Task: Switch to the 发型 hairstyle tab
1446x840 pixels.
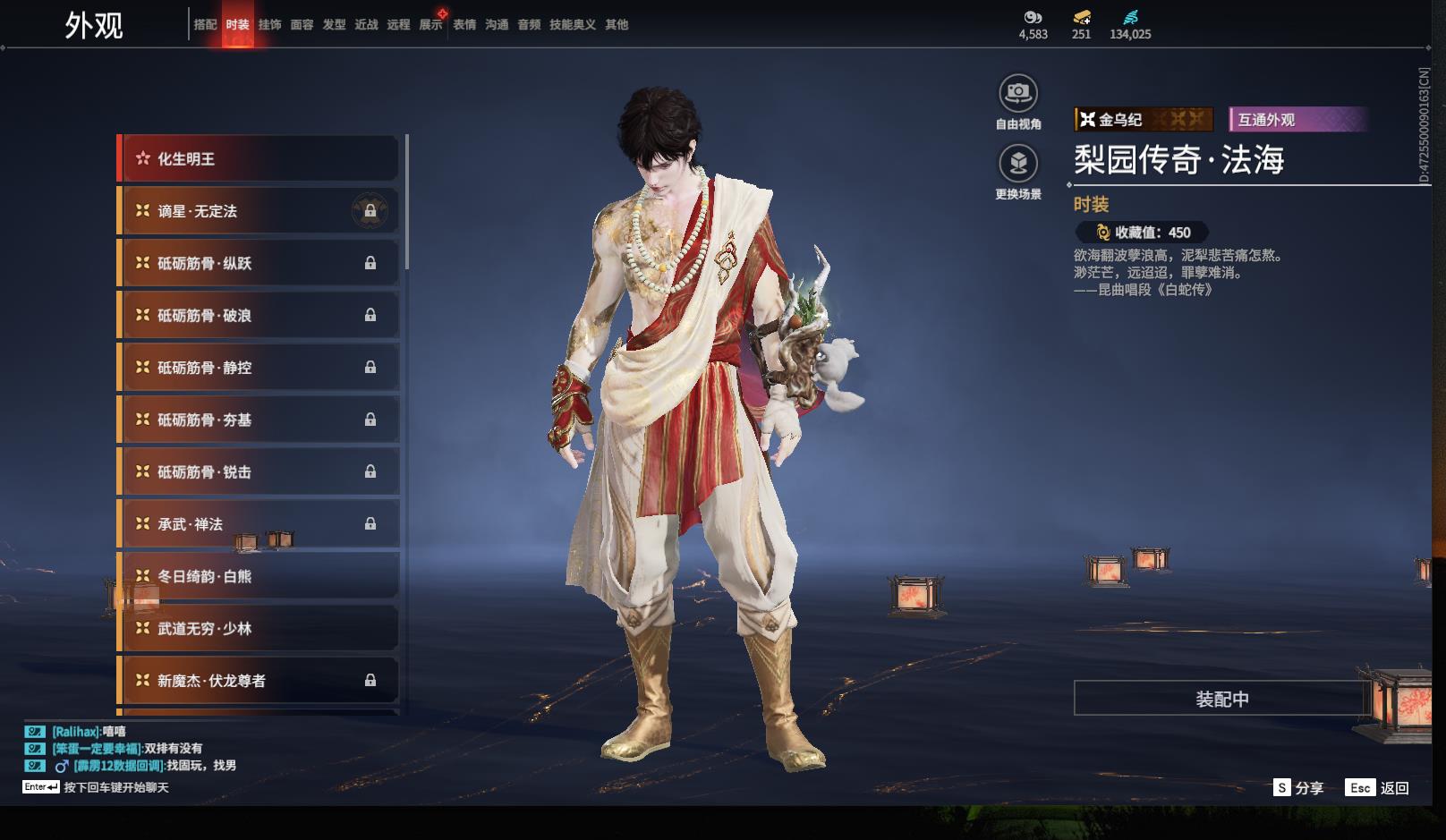Action: (334, 25)
